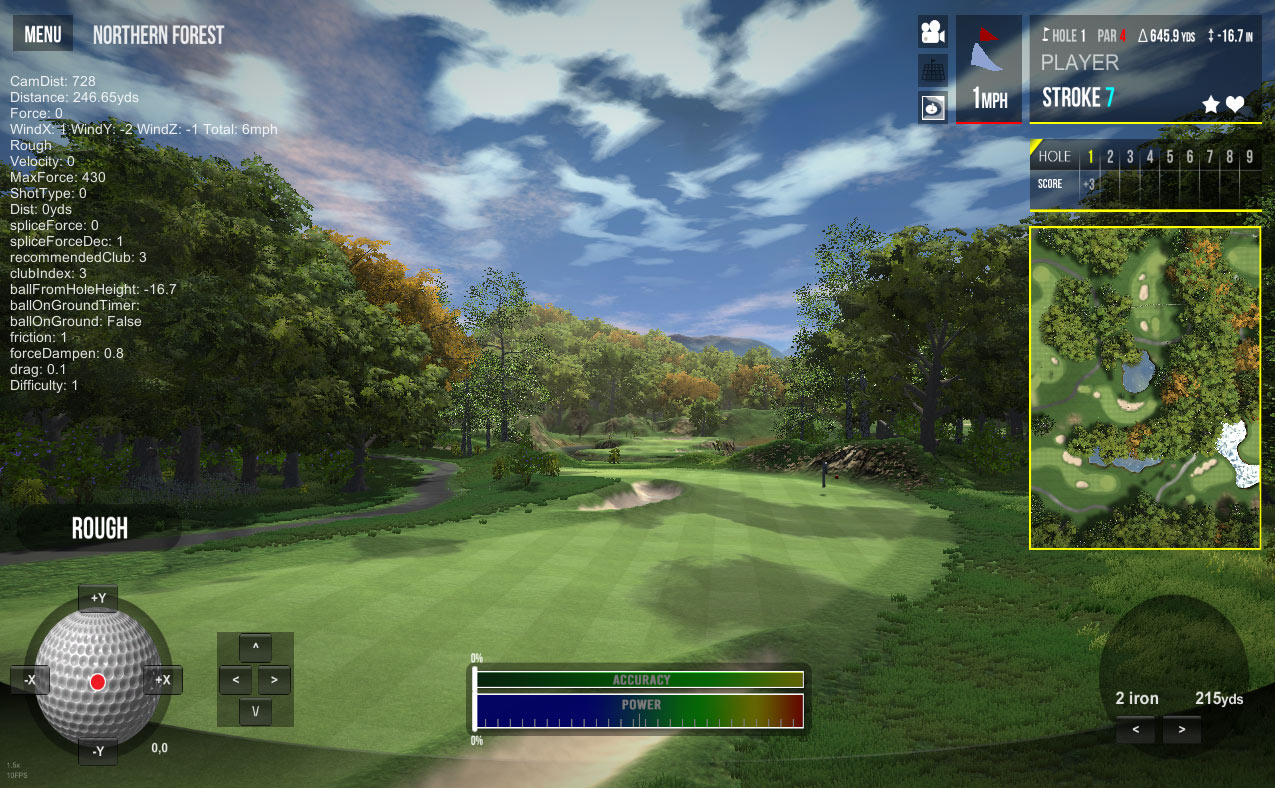
Task: Click the +X ball spin button
Action: [x=162, y=680]
